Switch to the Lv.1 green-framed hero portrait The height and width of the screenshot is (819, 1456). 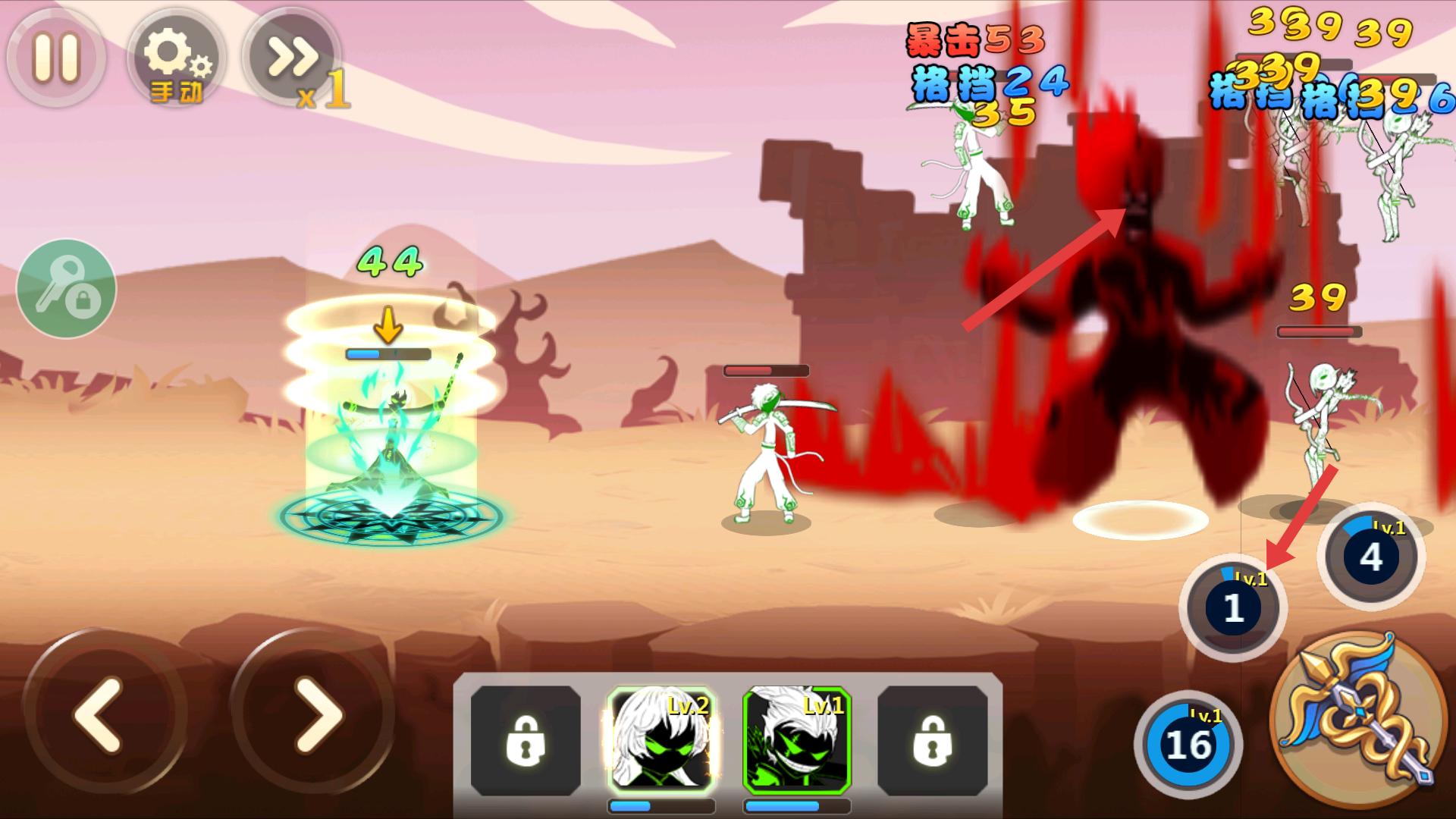tap(796, 739)
